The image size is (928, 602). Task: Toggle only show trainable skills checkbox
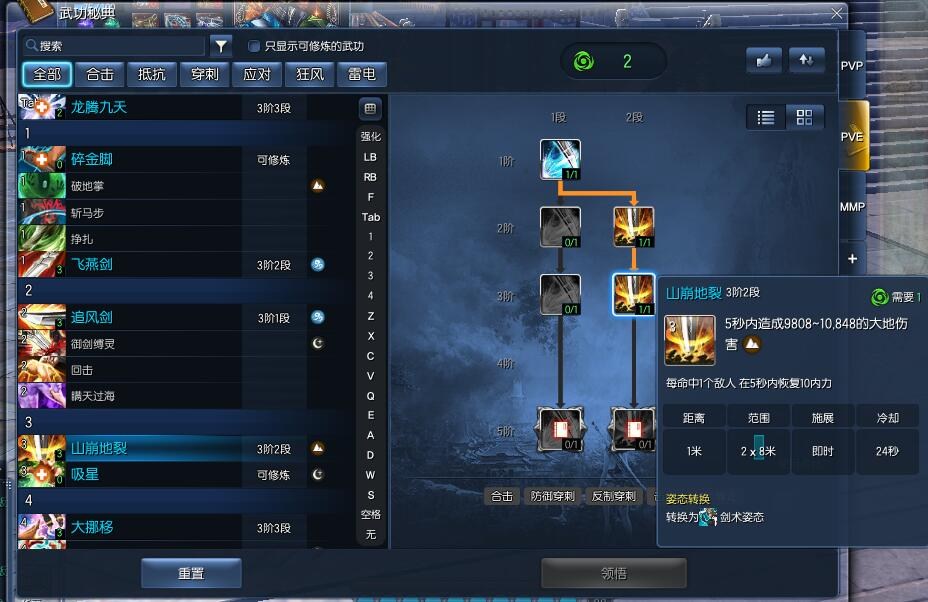coord(254,46)
